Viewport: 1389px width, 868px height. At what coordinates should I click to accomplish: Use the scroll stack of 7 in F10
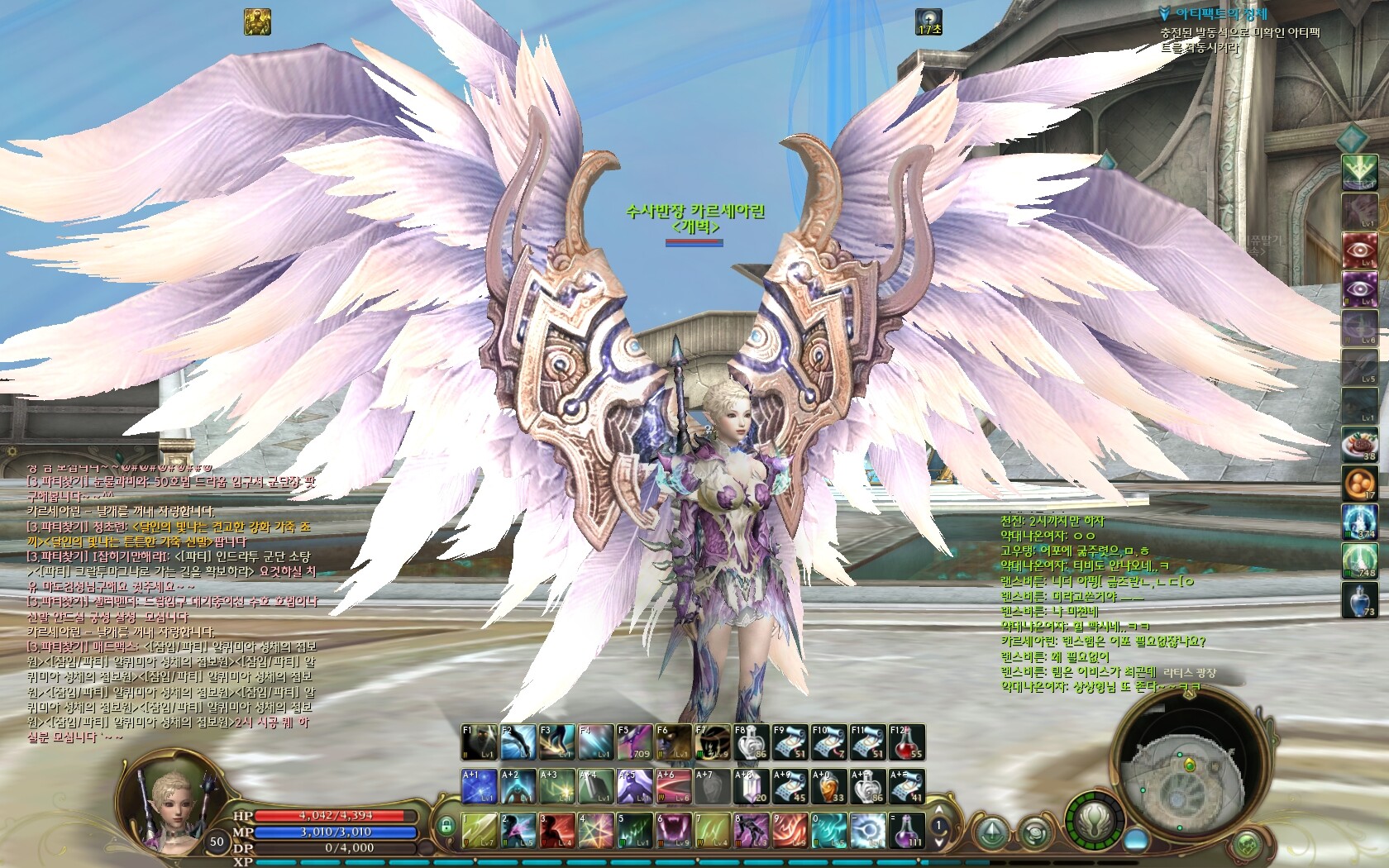coord(828,742)
